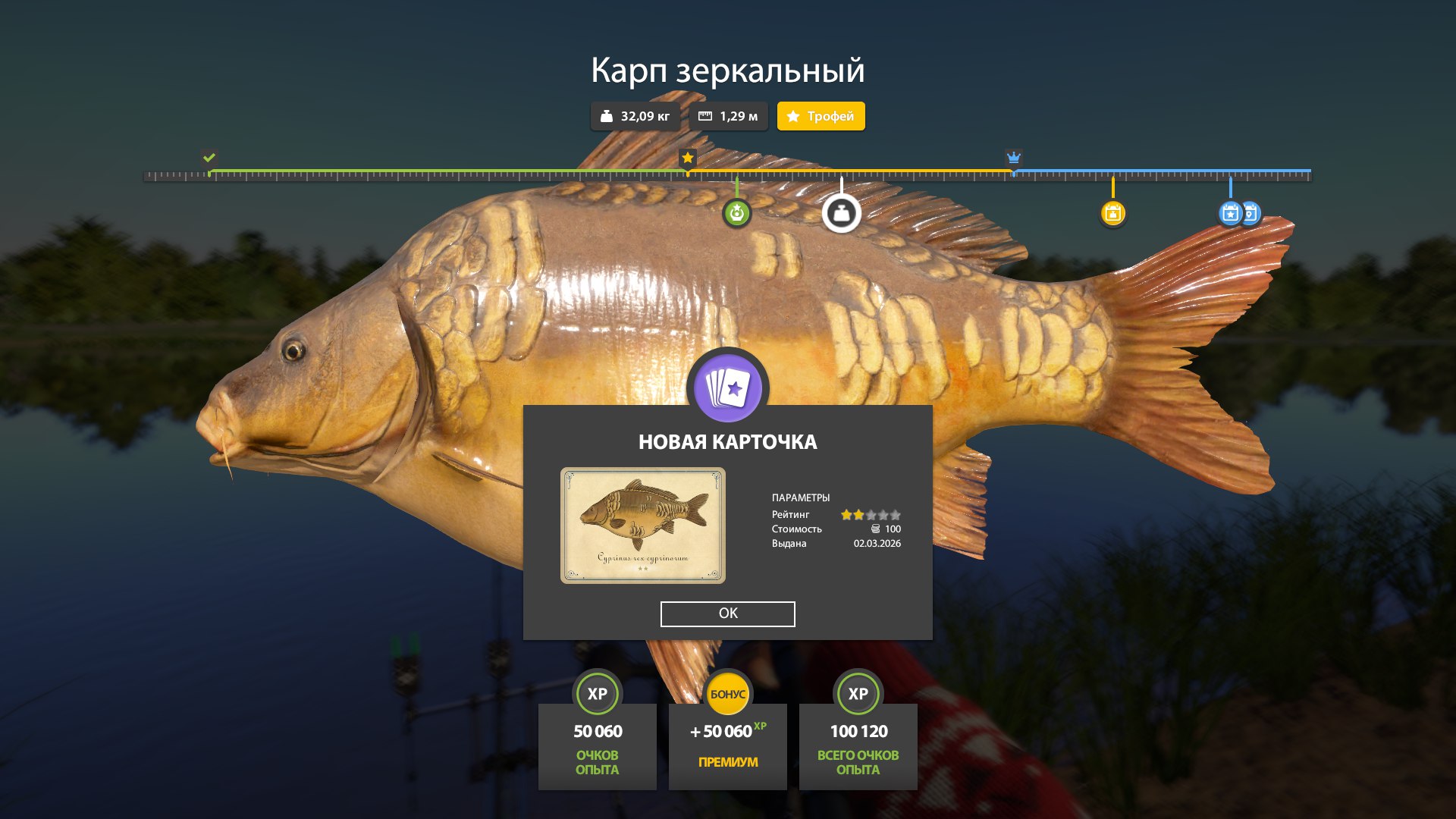This screenshot has width=1456, height=819.
Task: Click the green checkmark marker on the scale
Action: coord(208,158)
